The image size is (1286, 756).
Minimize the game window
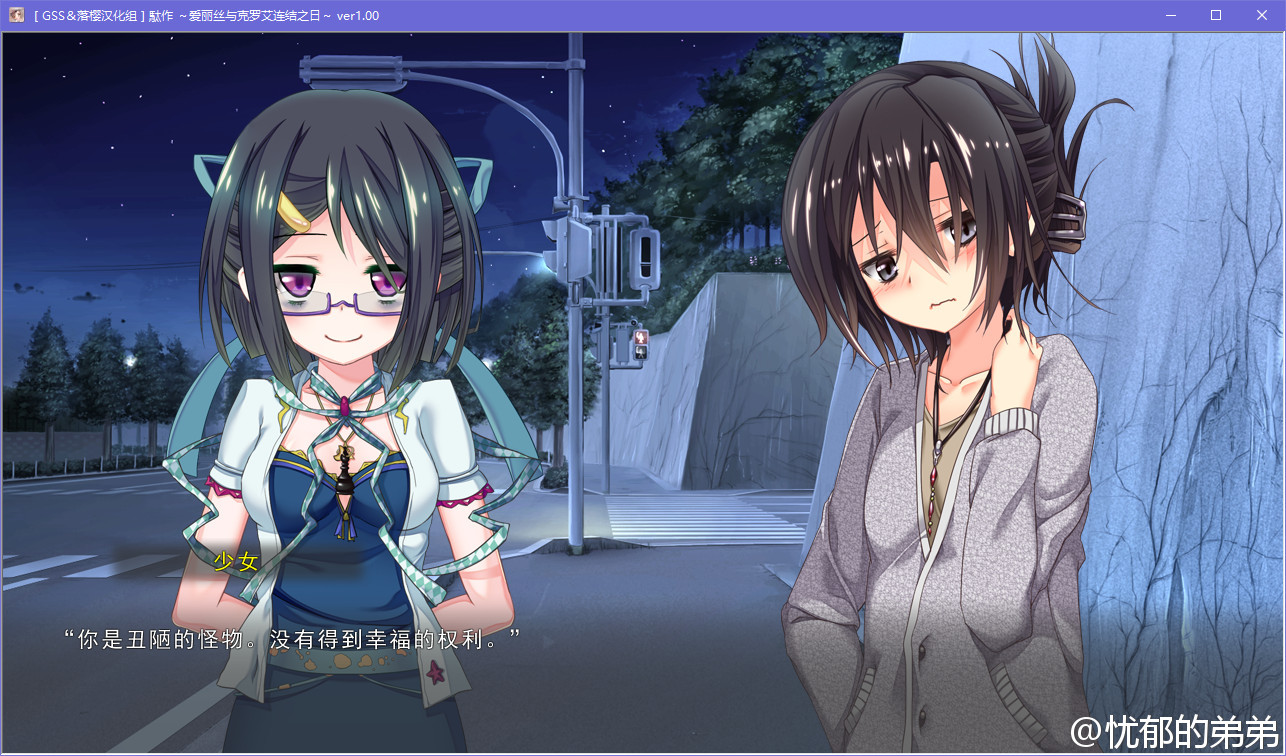tap(1170, 15)
